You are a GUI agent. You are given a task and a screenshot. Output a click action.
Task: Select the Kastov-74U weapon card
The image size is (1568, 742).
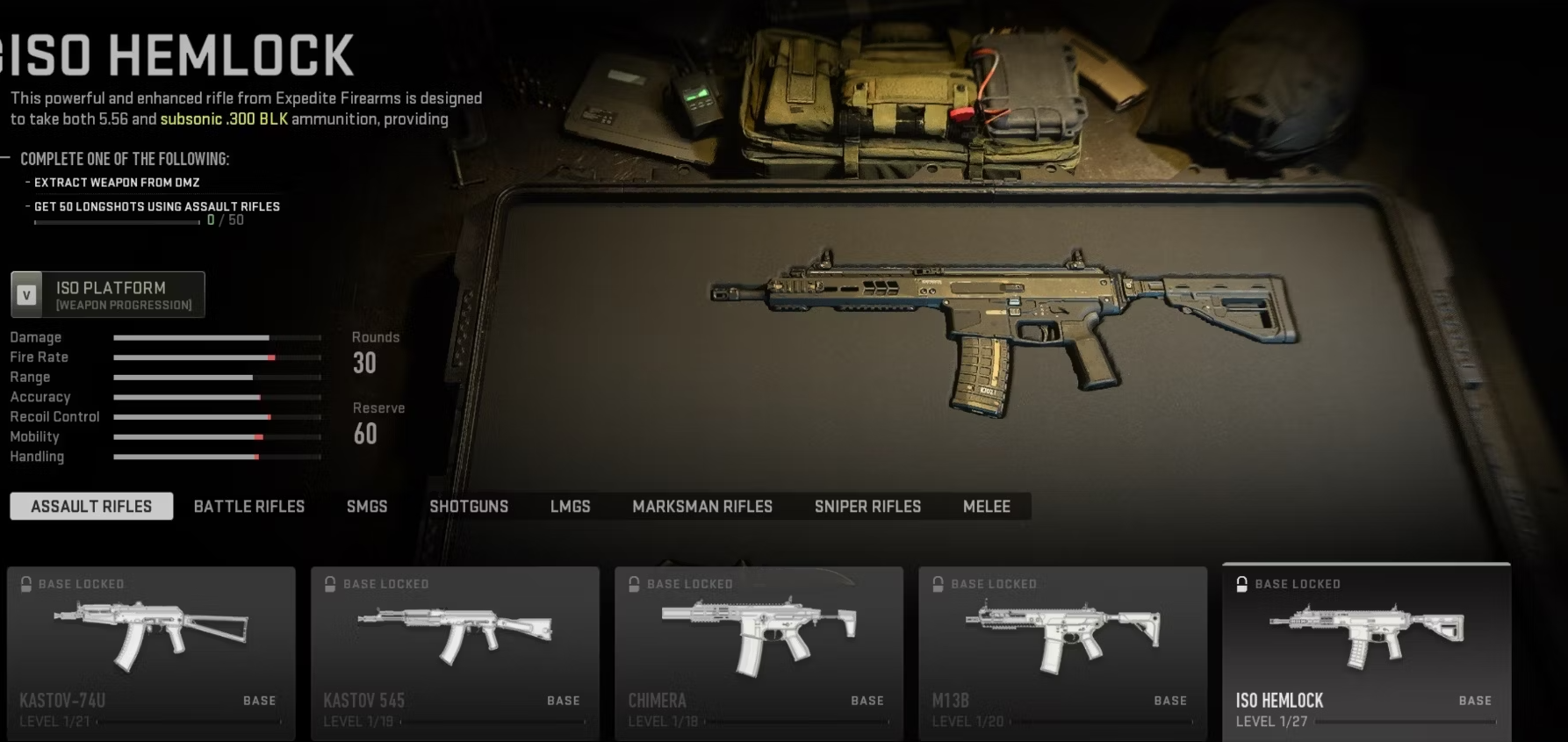(151, 652)
